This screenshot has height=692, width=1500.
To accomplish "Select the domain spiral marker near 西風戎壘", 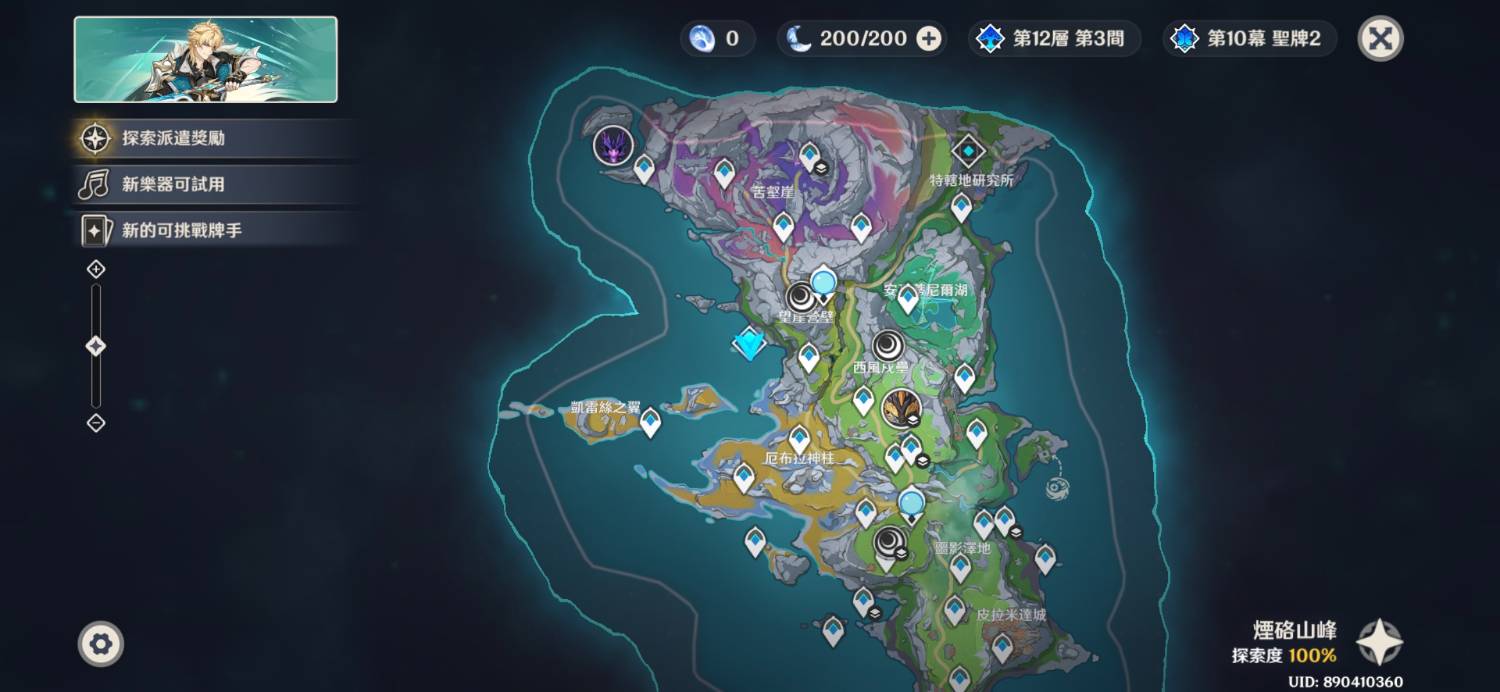I will (888, 346).
